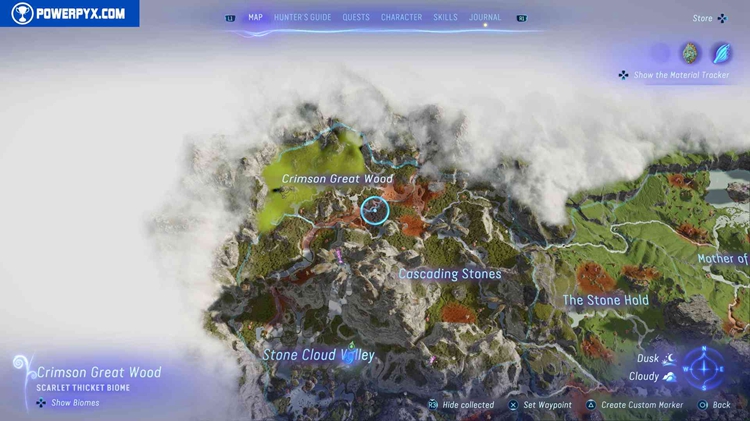The image size is (750, 421).
Task: Choose The Stone Hold region label
Action: 605,300
